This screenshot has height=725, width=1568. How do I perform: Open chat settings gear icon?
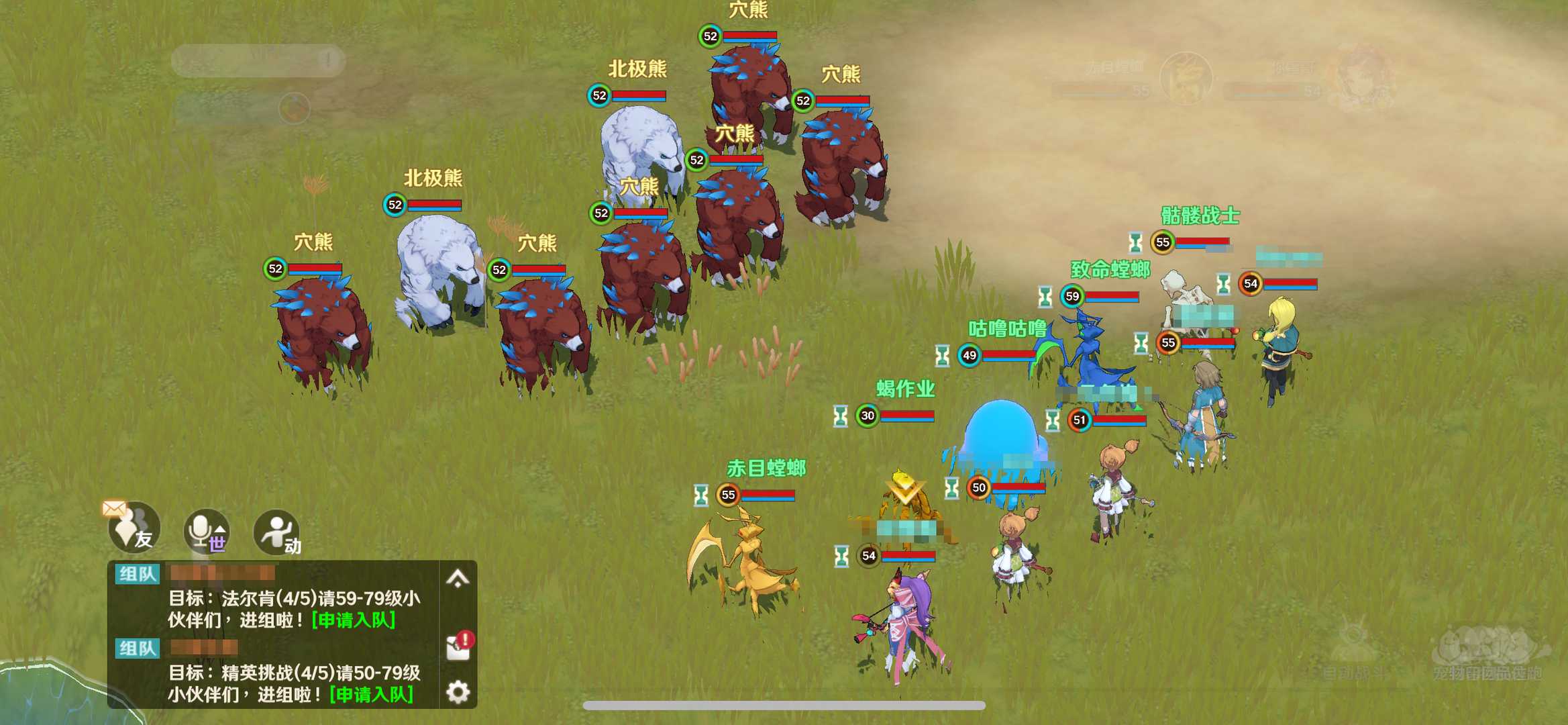click(x=458, y=691)
